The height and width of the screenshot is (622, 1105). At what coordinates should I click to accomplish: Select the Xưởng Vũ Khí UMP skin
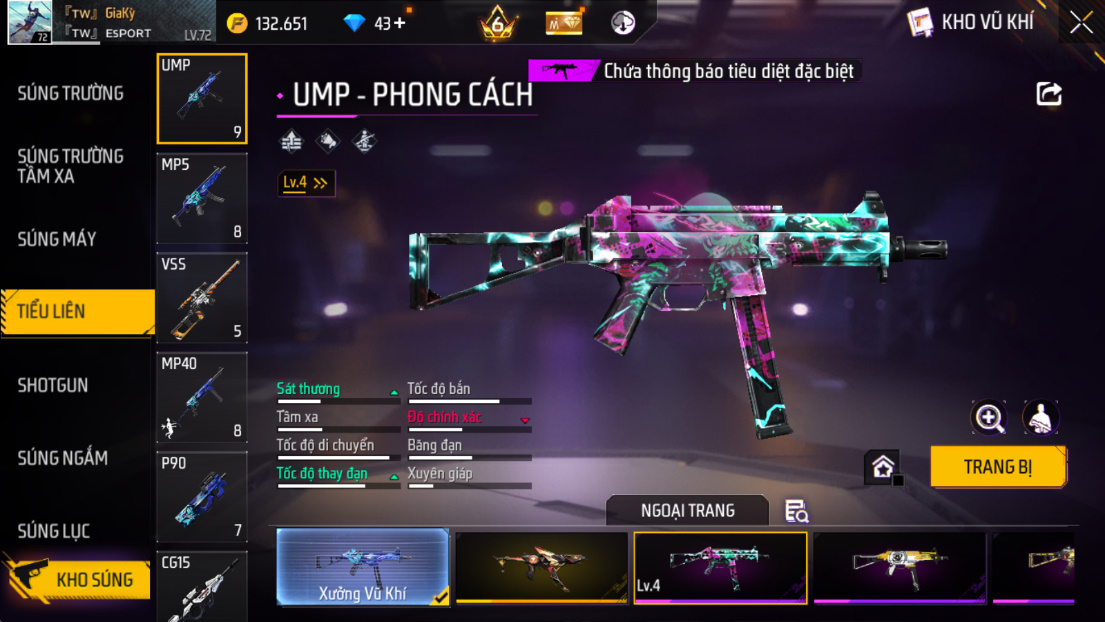[363, 567]
